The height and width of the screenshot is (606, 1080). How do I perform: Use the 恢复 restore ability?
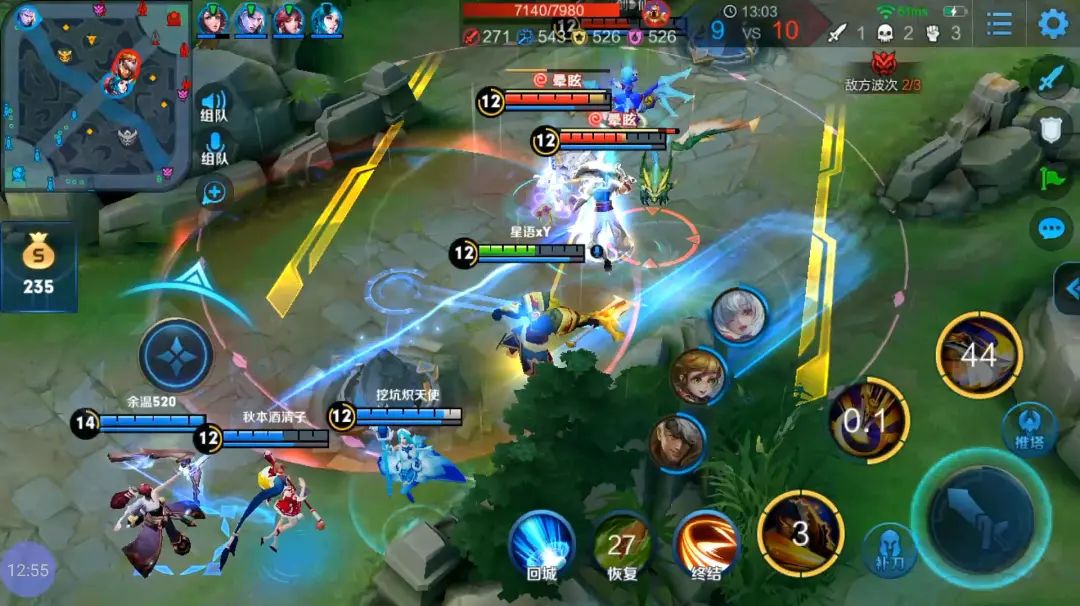point(622,546)
